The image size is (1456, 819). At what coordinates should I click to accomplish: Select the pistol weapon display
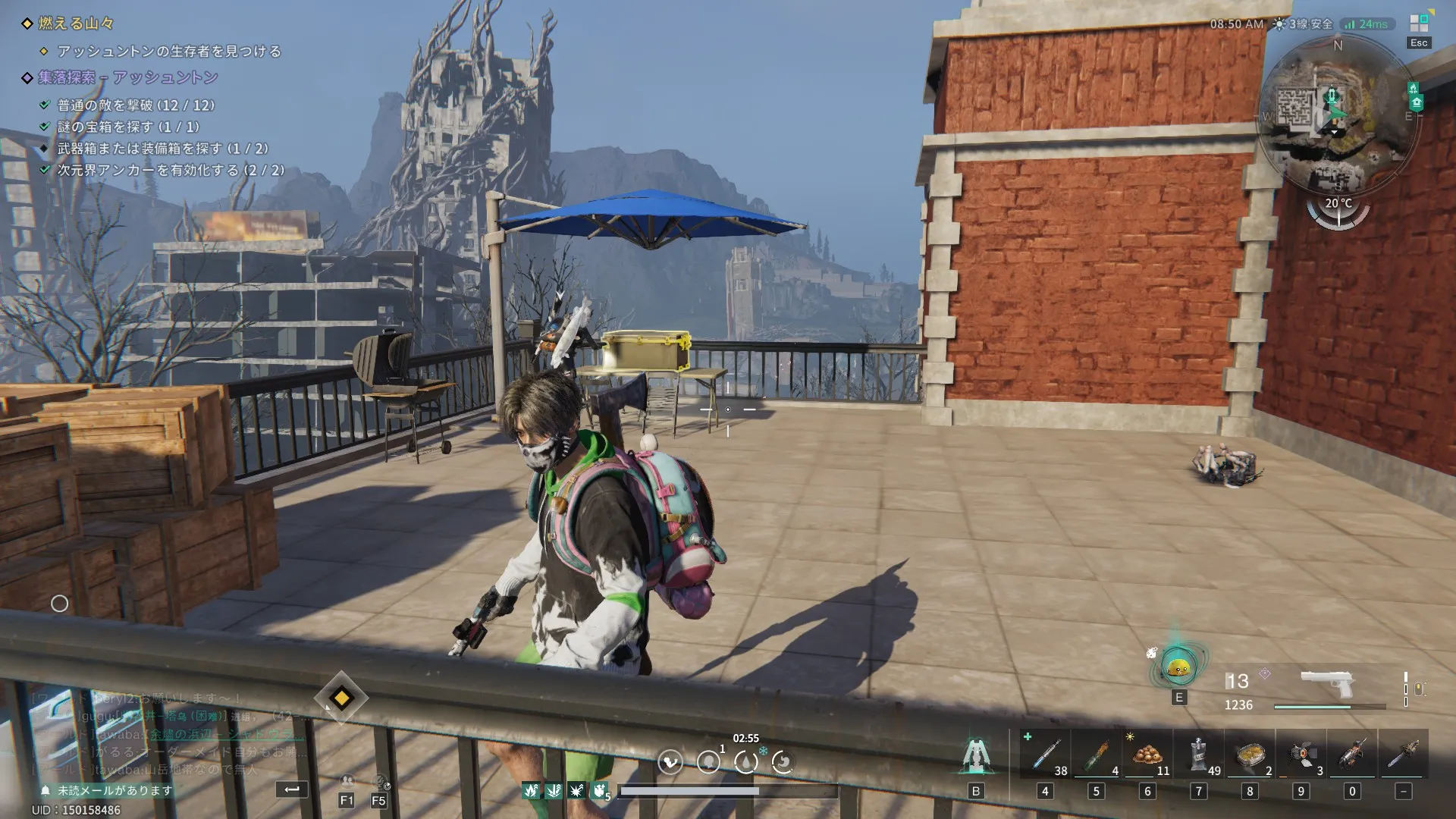1327,685
